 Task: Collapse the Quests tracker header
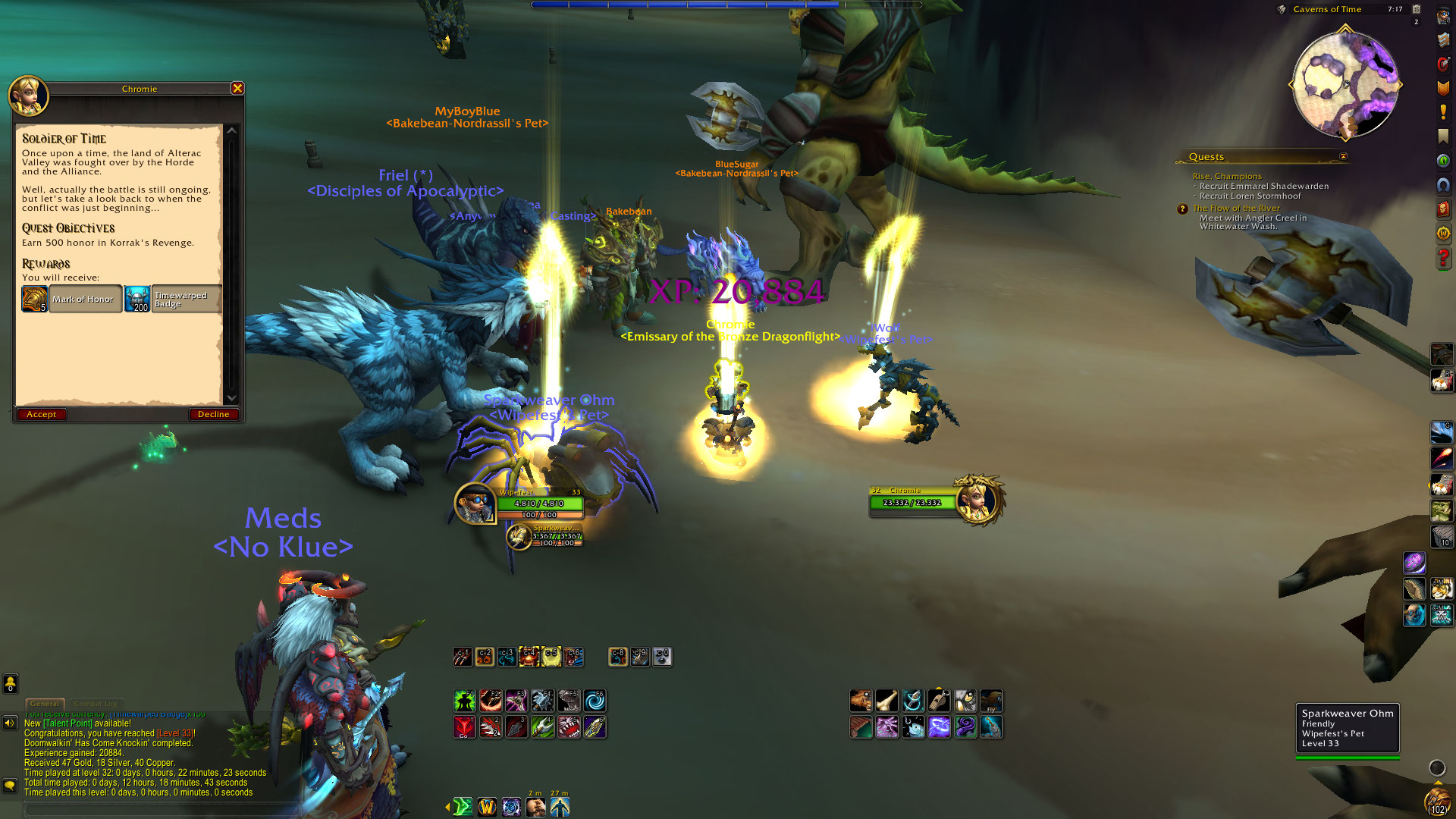(1343, 157)
